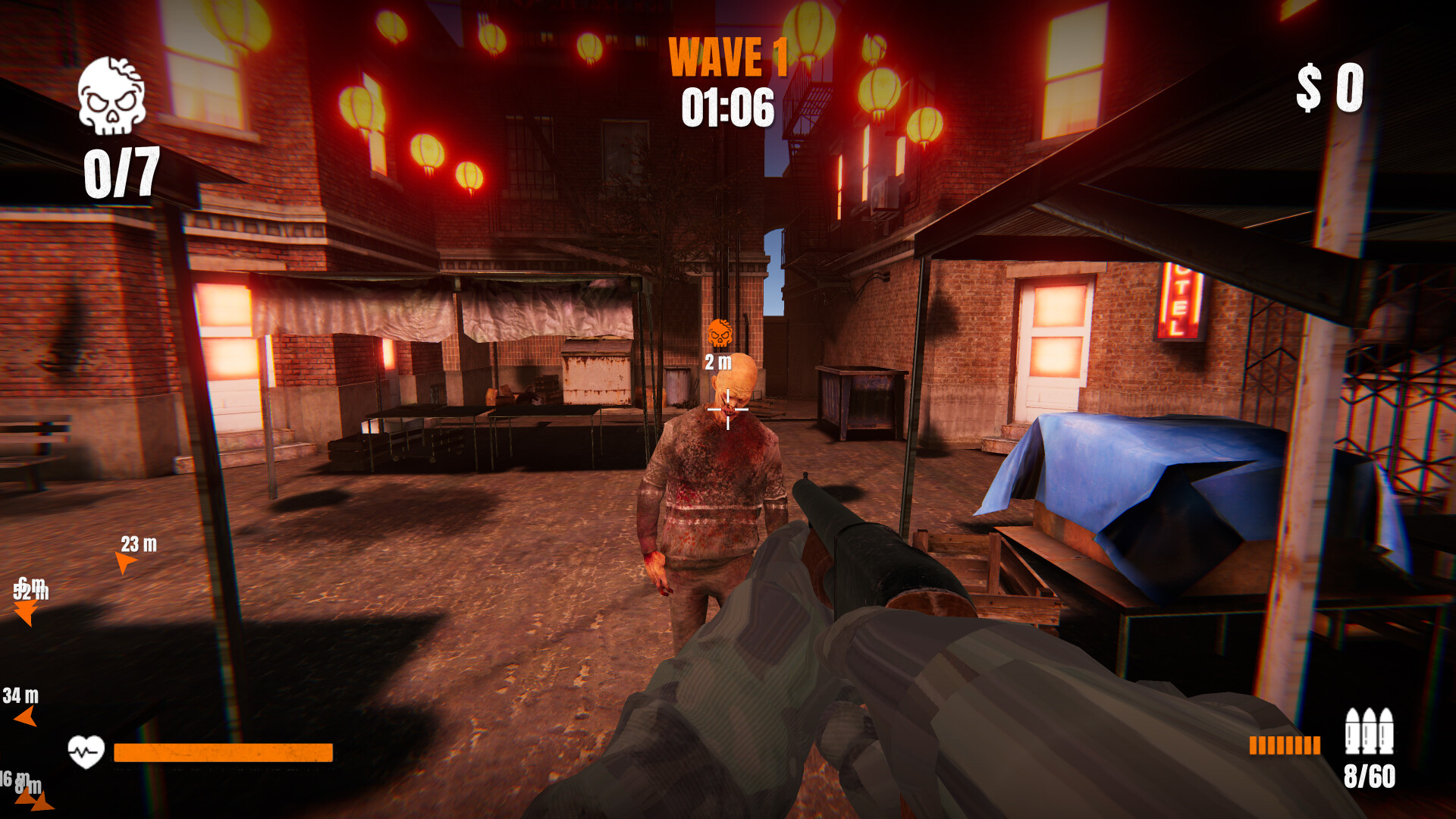Viewport: 1456px width, 819px height.
Task: Click the 0/7 kill progress text
Action: (121, 171)
